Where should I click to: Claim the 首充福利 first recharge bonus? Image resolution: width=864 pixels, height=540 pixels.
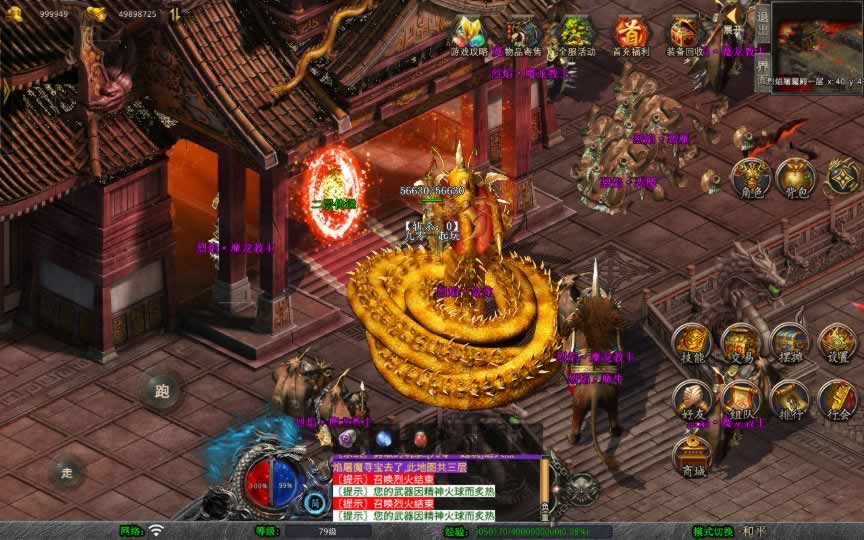click(631, 35)
